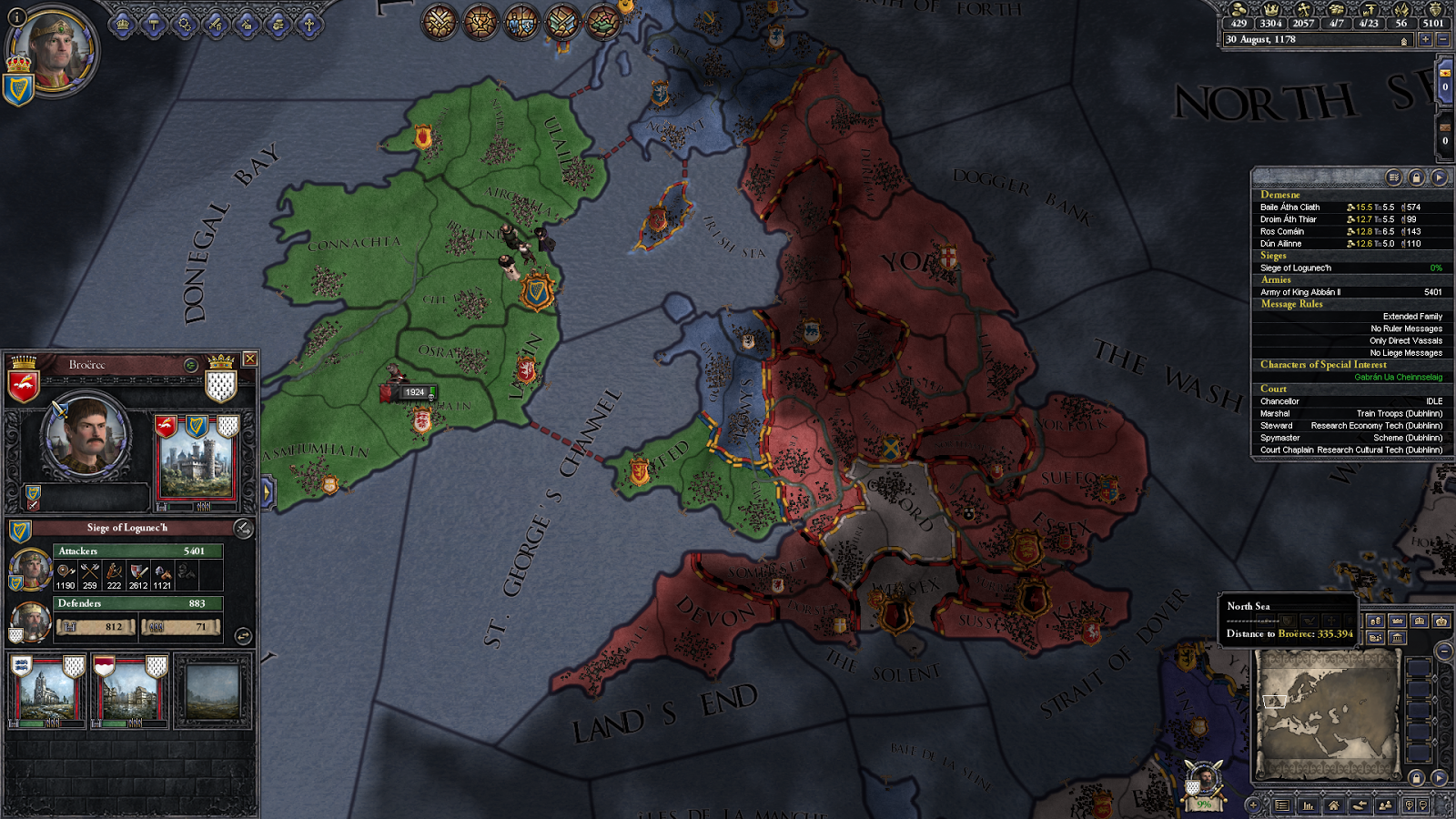This screenshot has height=819, width=1456.
Task: Cycle the Extended Family message rule
Action: 1410,315
